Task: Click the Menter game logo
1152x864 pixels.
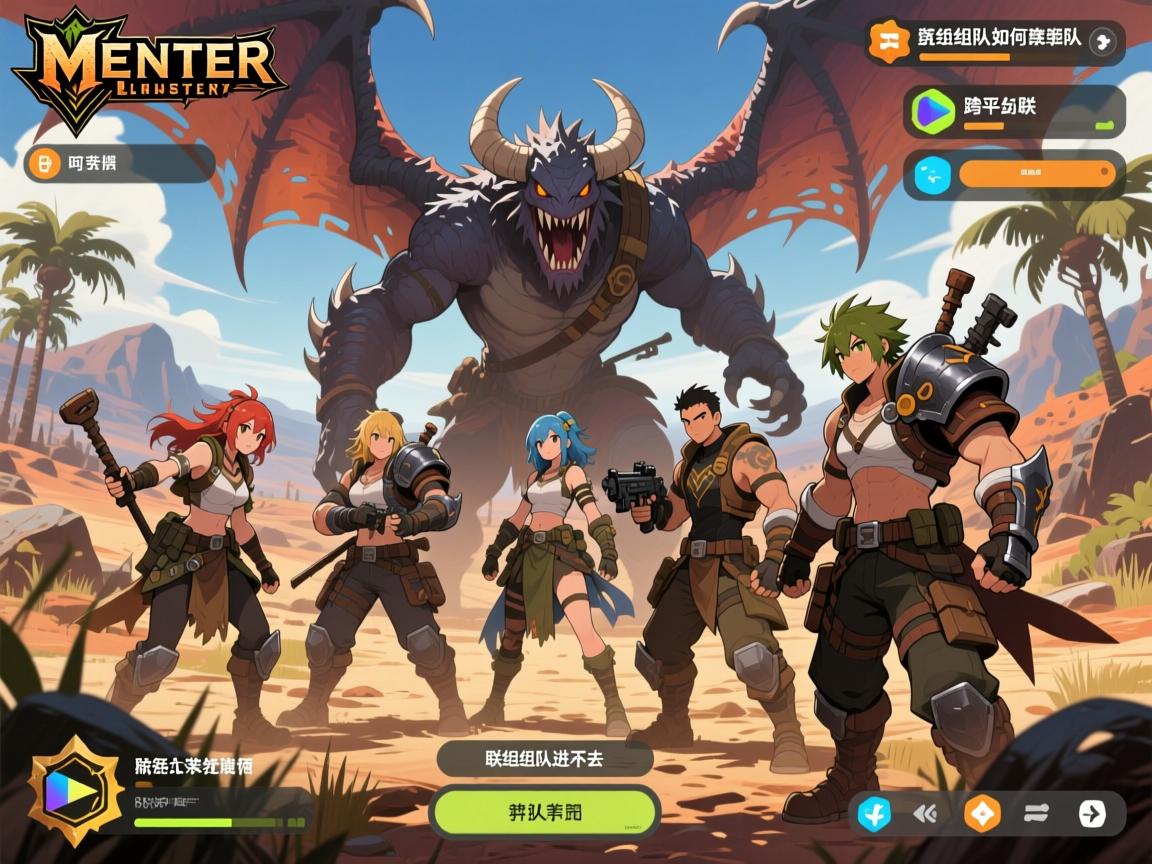Action: [x=150, y=70]
